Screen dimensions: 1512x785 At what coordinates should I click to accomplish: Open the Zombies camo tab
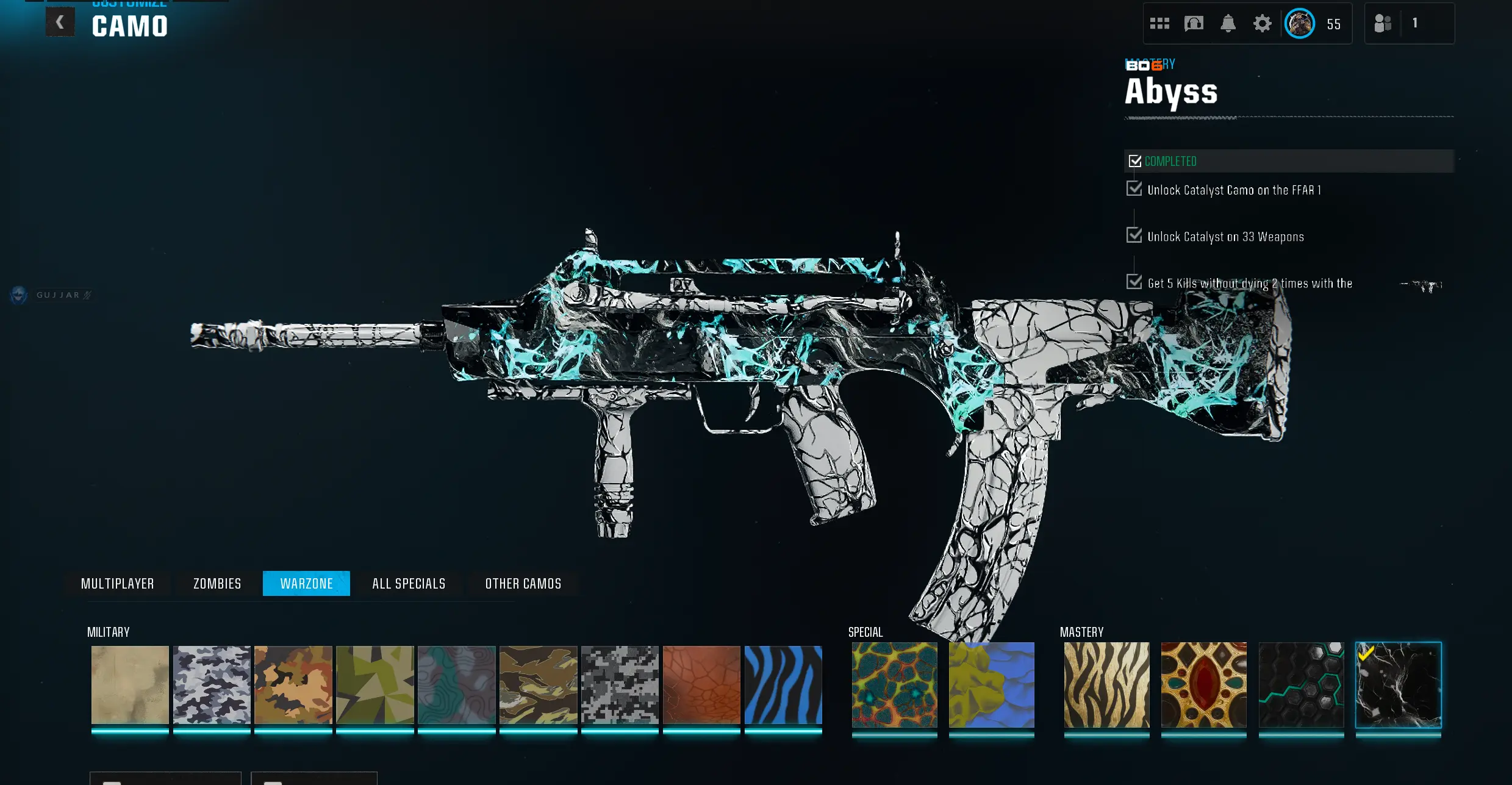pyautogui.click(x=217, y=584)
